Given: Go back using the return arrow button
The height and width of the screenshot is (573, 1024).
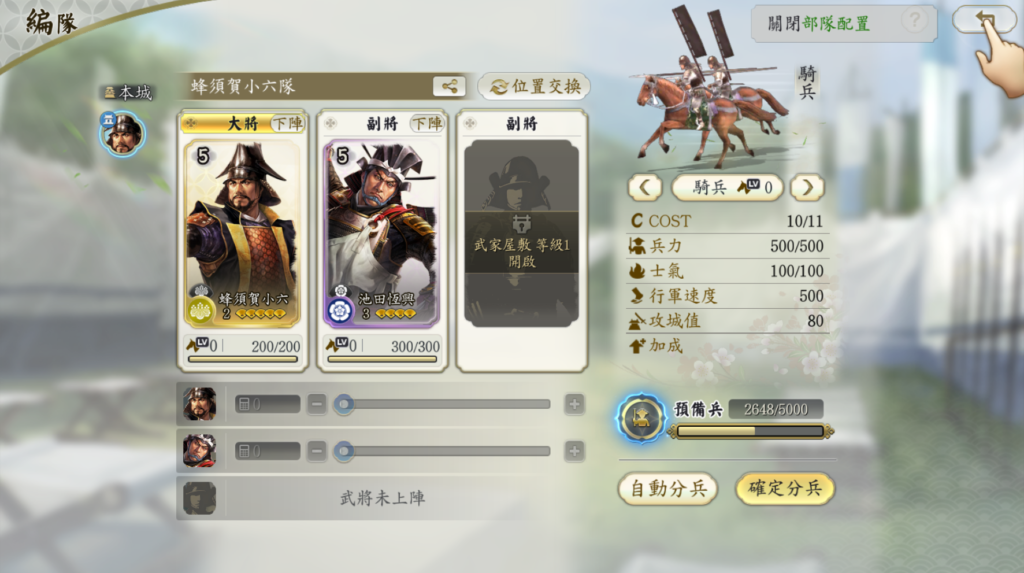Looking at the screenshot, I should (x=983, y=20).
